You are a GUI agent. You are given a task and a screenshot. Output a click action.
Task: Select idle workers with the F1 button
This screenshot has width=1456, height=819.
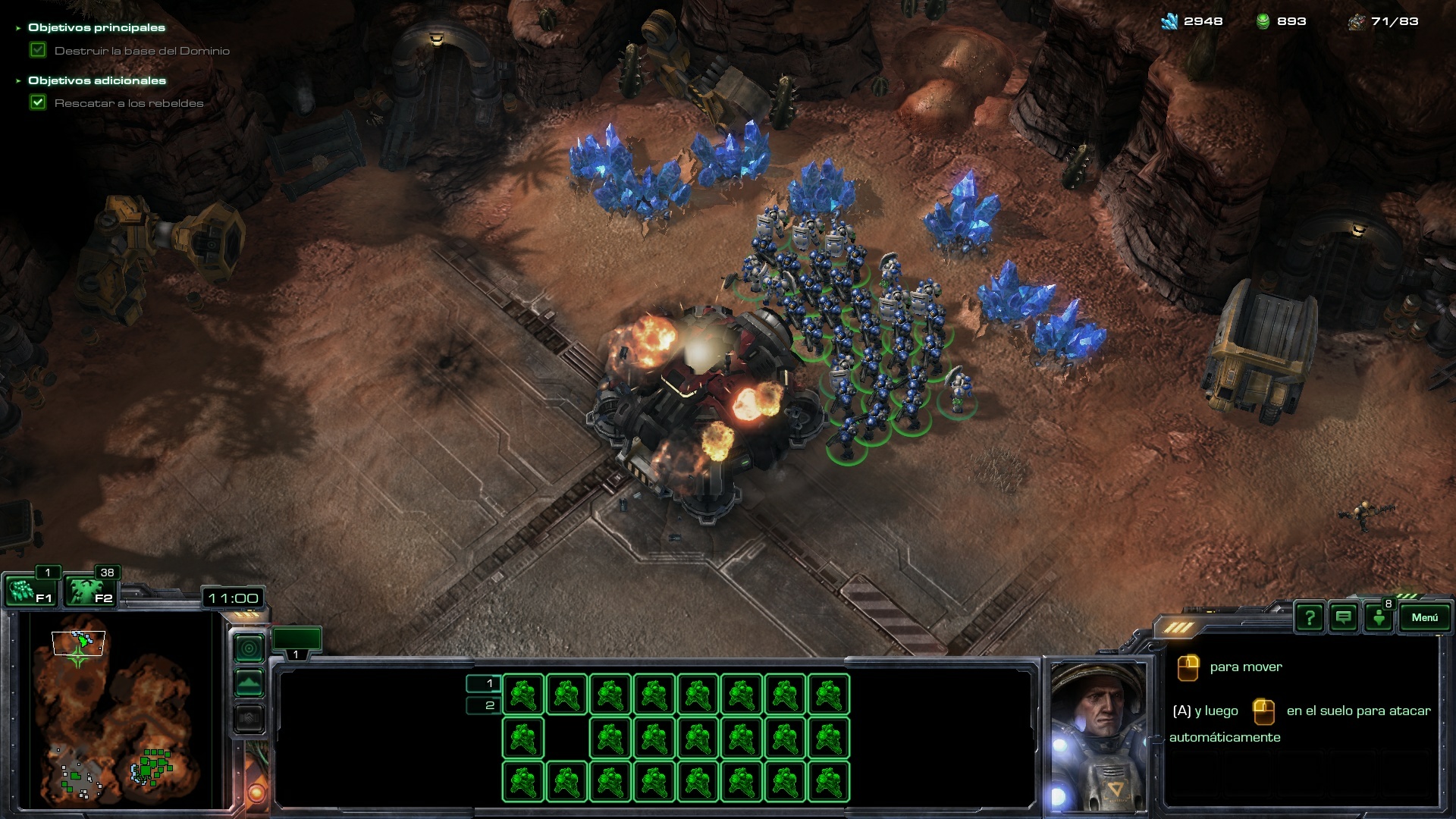[x=32, y=590]
